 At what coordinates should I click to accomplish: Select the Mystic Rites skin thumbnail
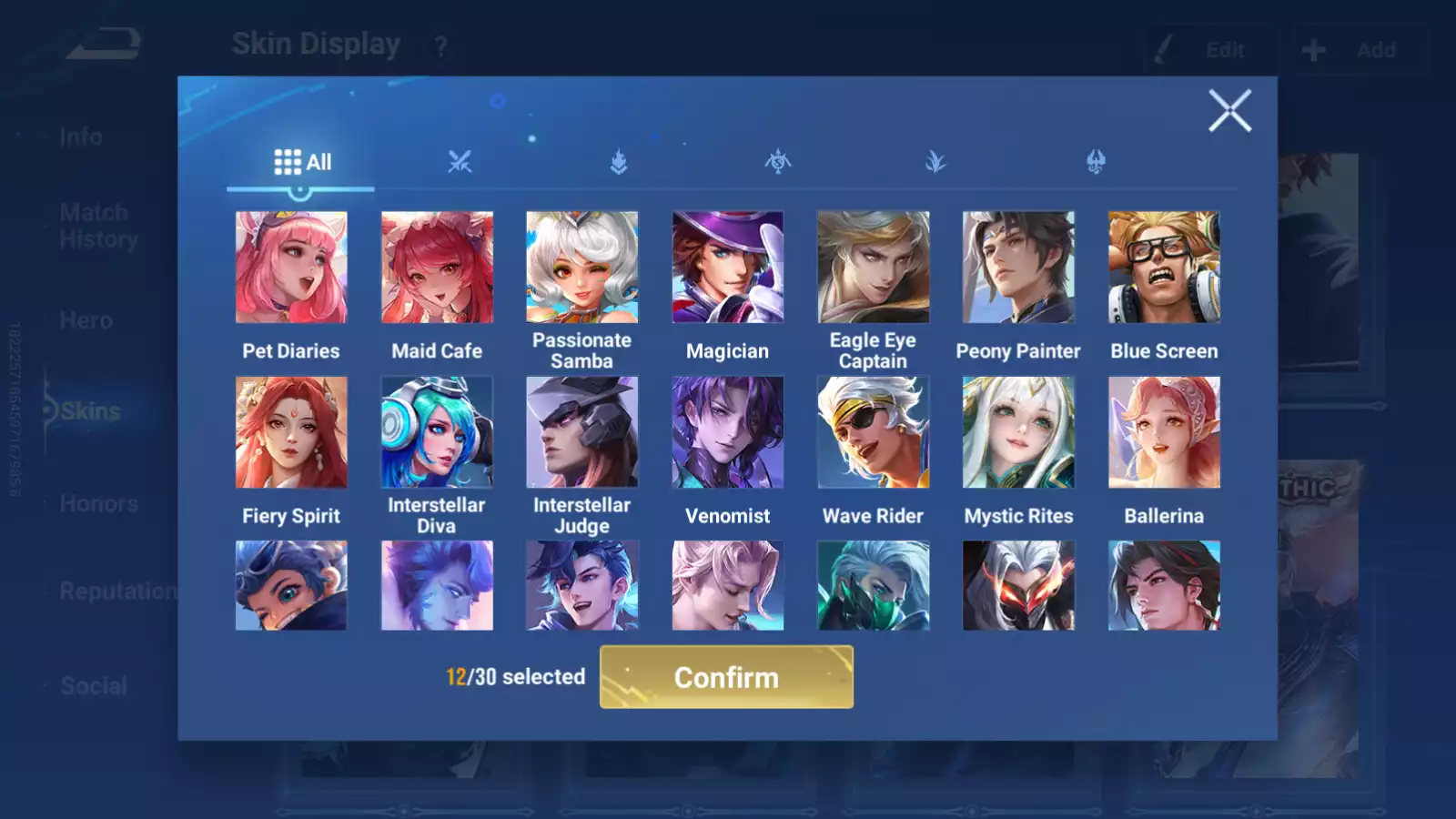tap(1019, 430)
